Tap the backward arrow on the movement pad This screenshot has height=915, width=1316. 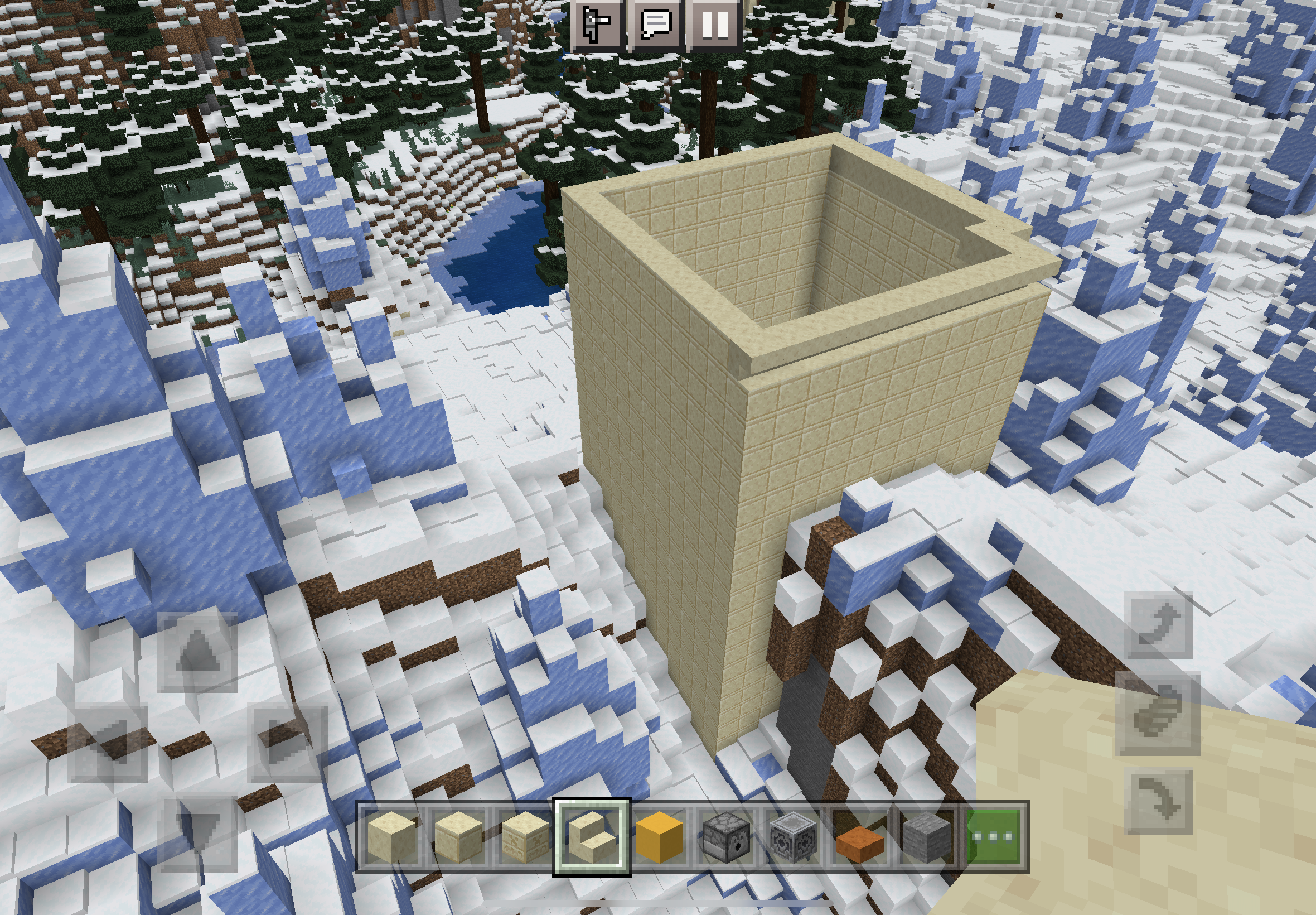tap(197, 831)
